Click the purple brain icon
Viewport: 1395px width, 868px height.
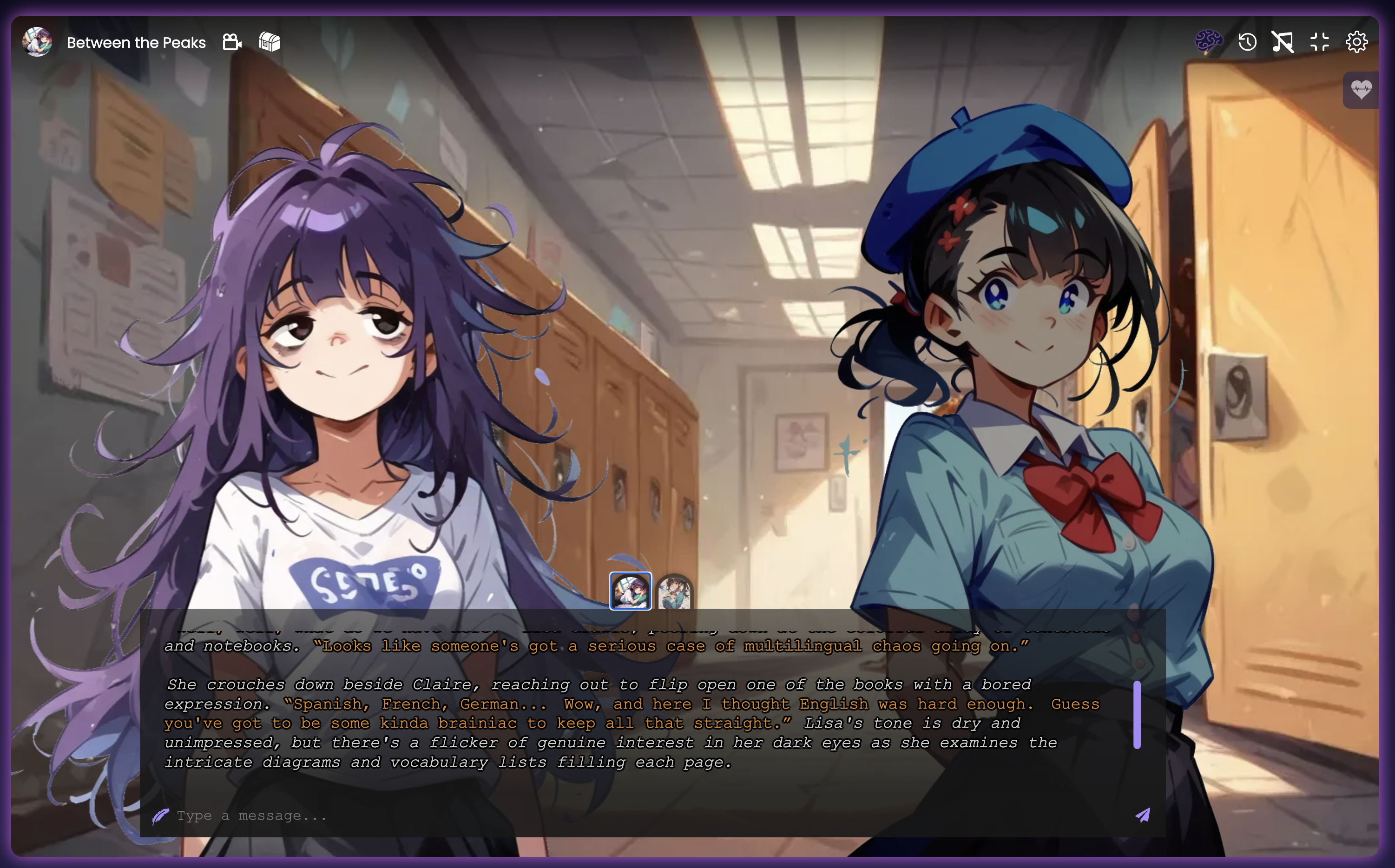(1208, 41)
